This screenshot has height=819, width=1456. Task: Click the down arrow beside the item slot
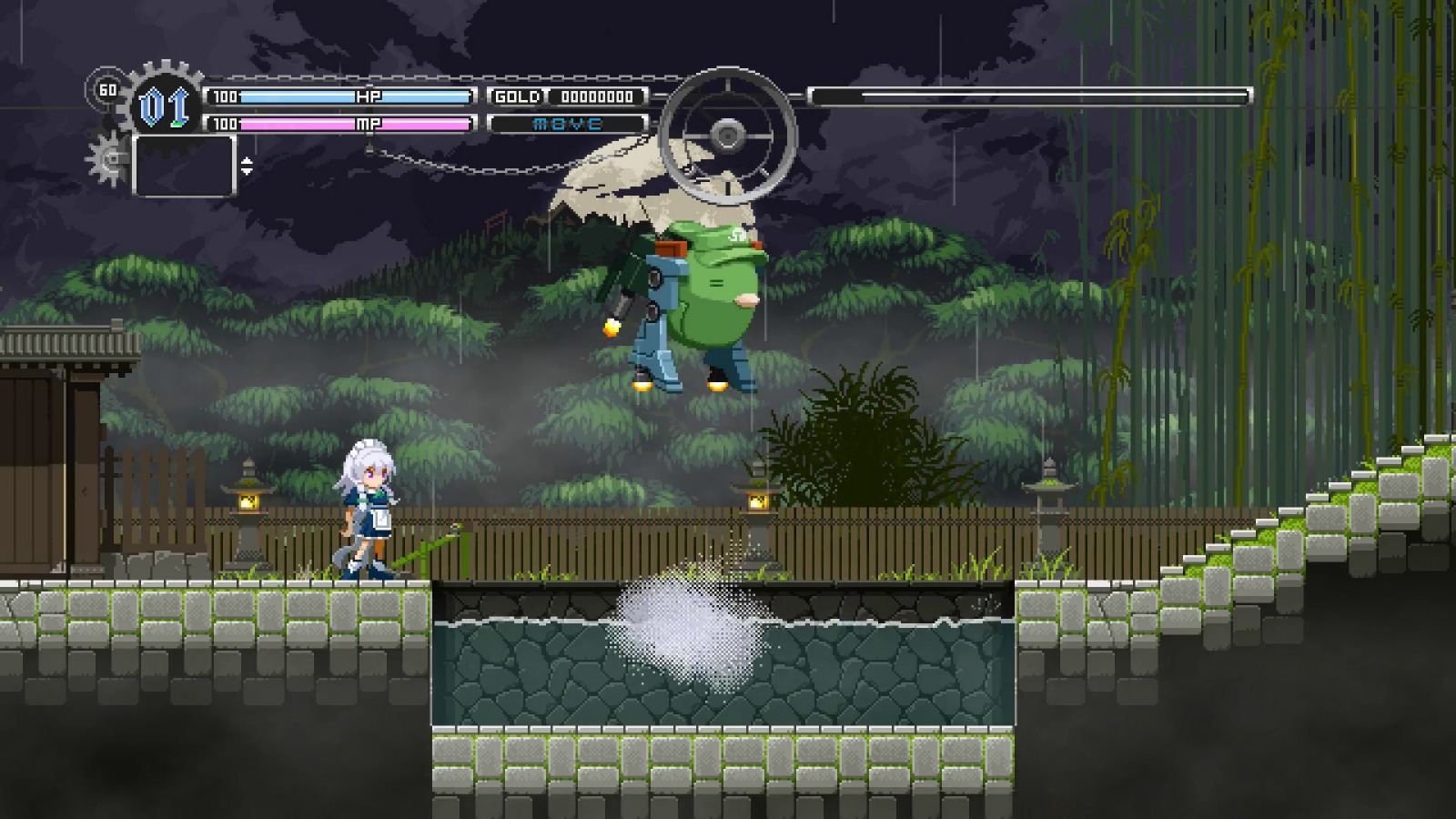tap(246, 171)
